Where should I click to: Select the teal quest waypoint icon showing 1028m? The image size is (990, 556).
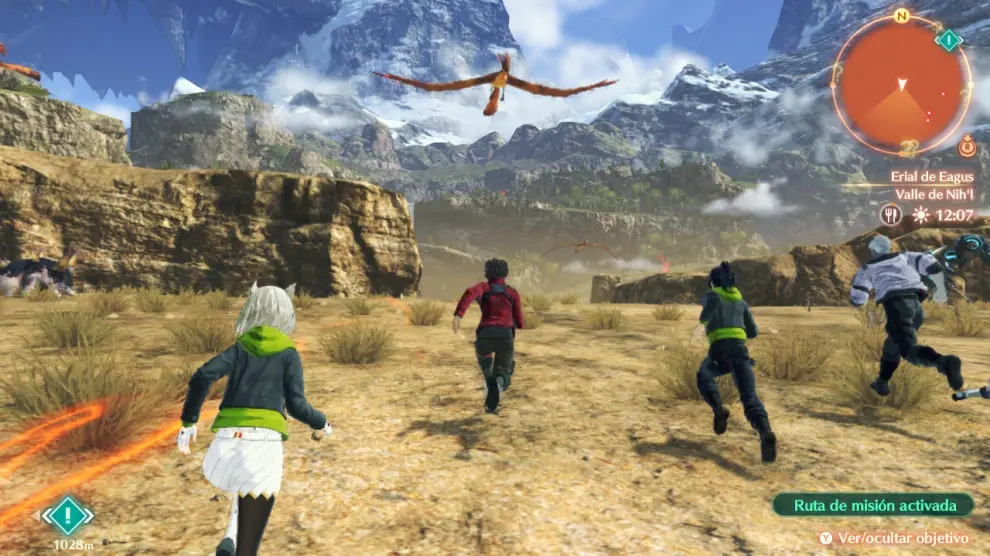tap(67, 516)
